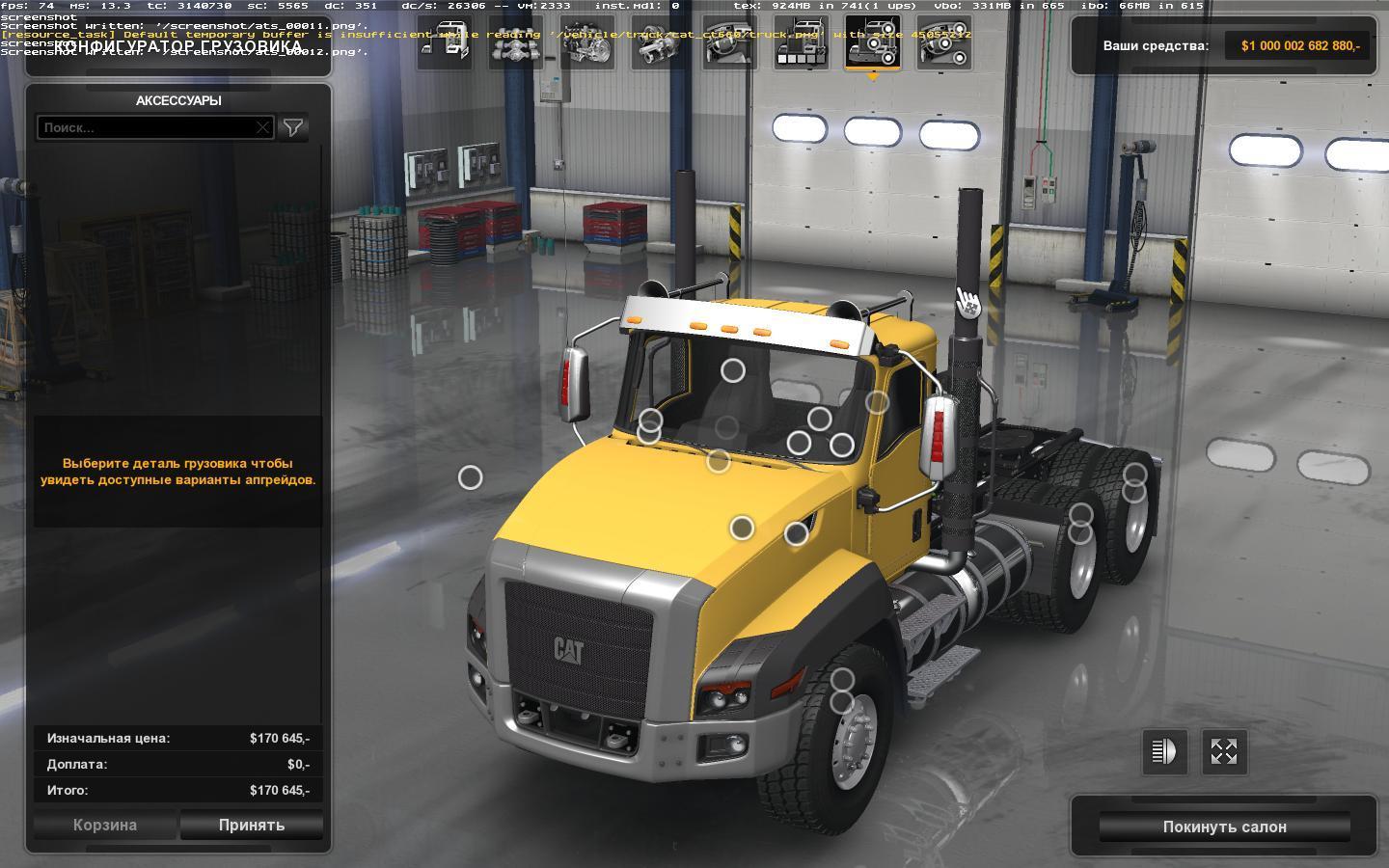Open the cabin and chassis tab

[445, 42]
